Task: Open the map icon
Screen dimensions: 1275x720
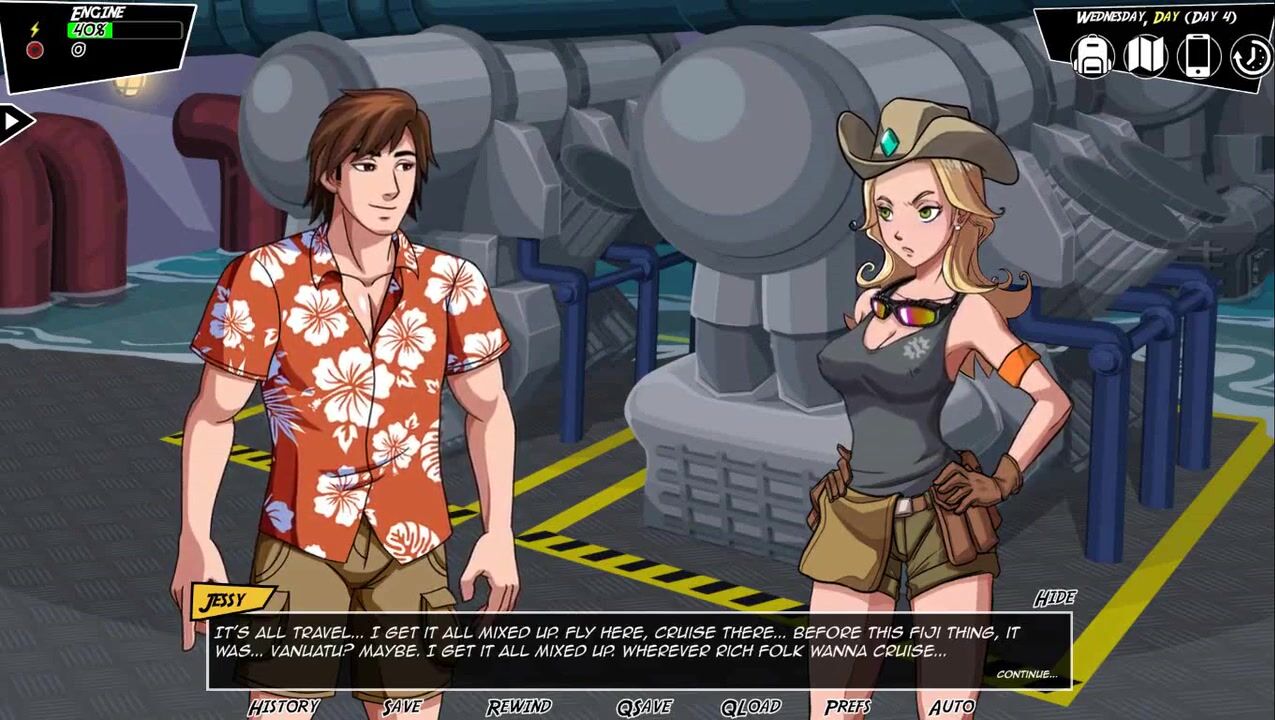Action: tap(1146, 56)
